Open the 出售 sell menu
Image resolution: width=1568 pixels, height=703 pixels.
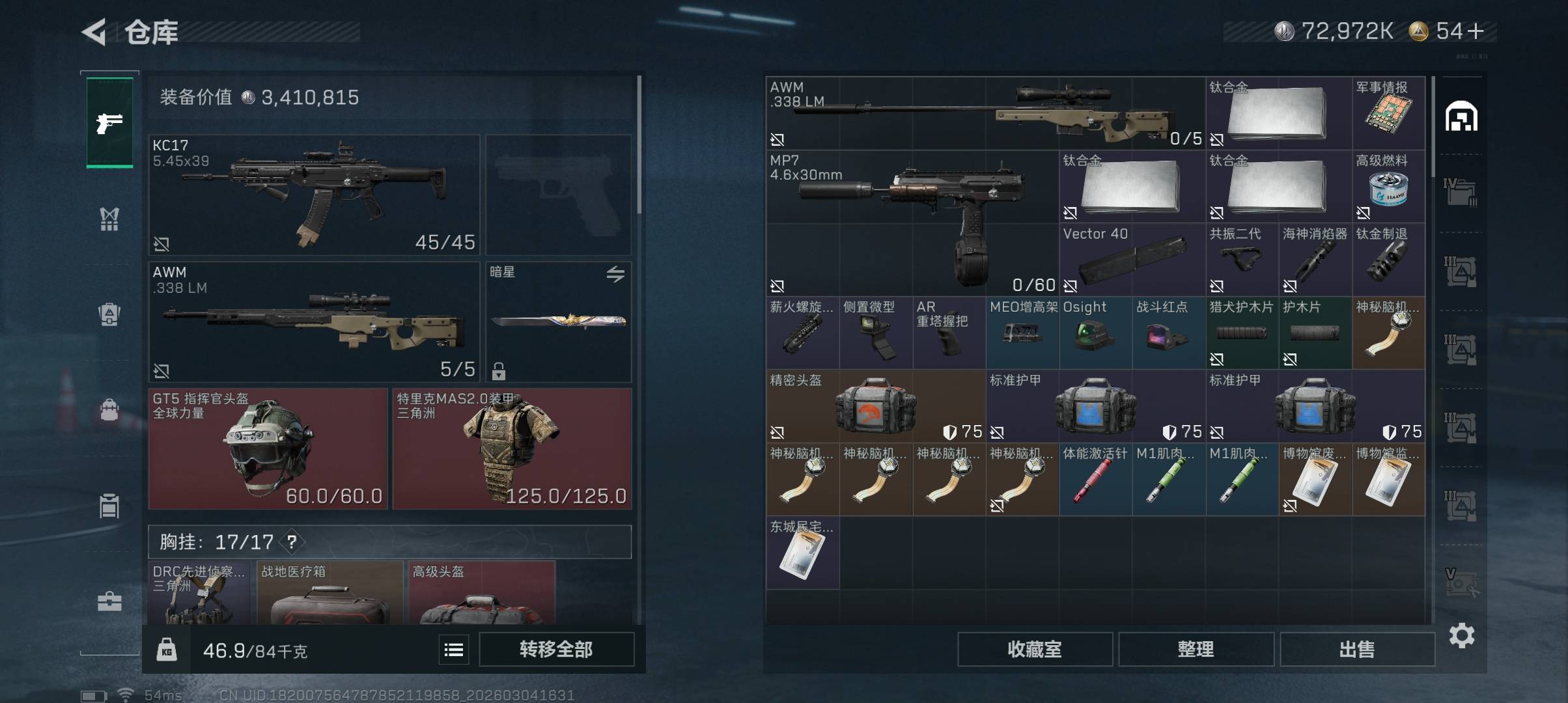pyautogui.click(x=1357, y=650)
